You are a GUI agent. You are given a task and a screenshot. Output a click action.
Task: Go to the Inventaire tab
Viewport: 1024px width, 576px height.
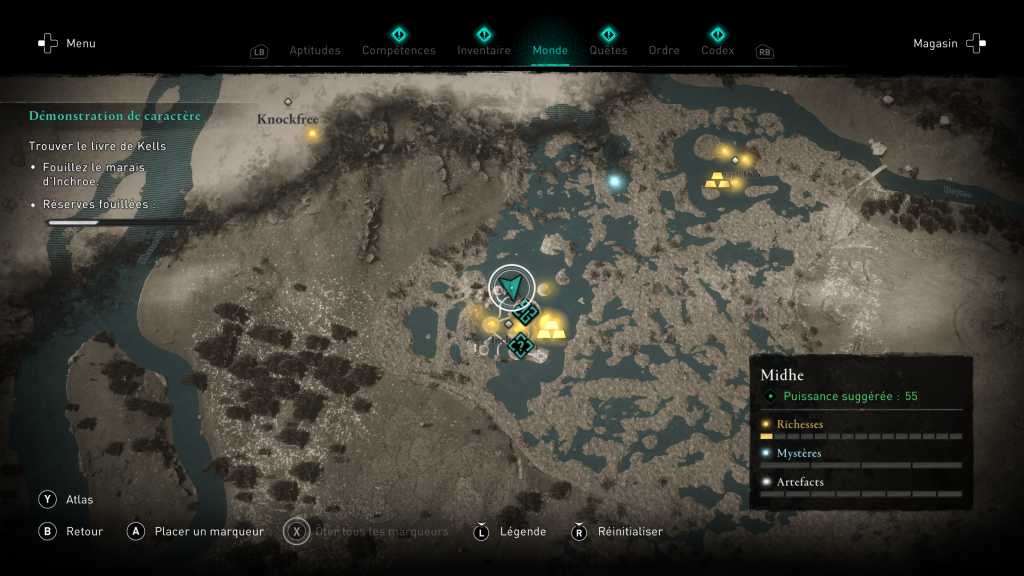[484, 50]
